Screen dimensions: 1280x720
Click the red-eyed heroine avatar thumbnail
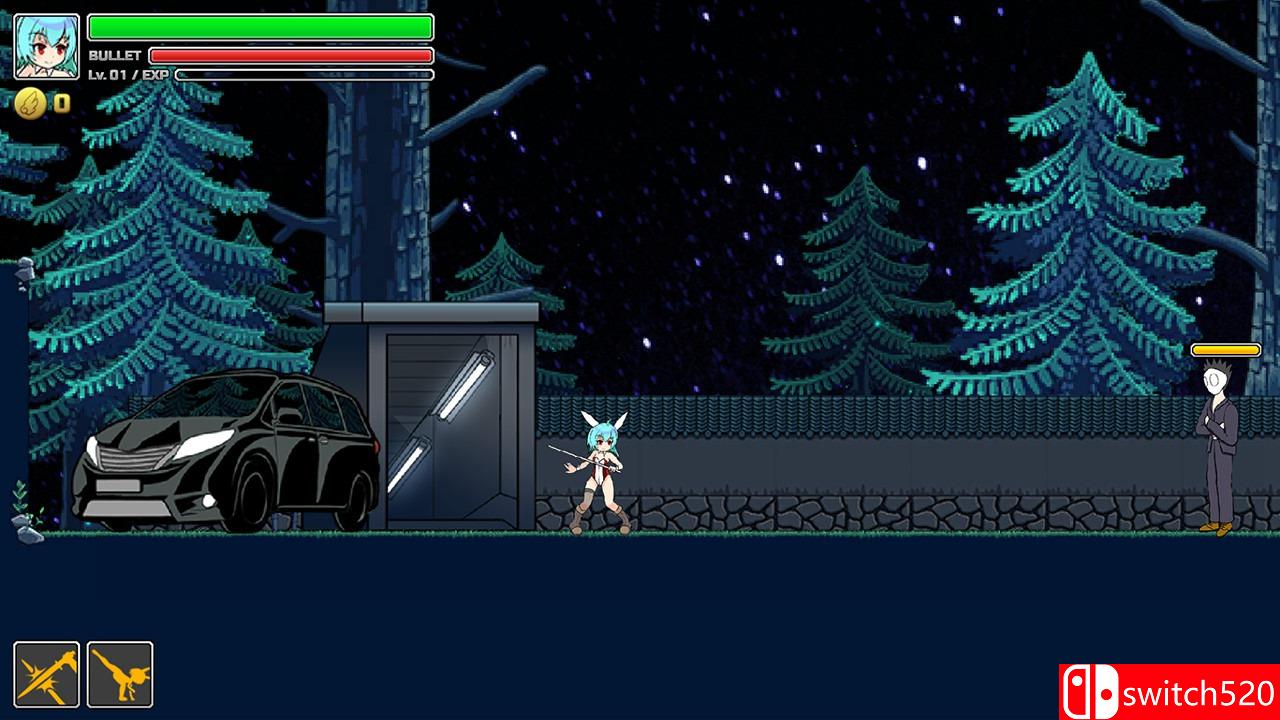tap(45, 44)
